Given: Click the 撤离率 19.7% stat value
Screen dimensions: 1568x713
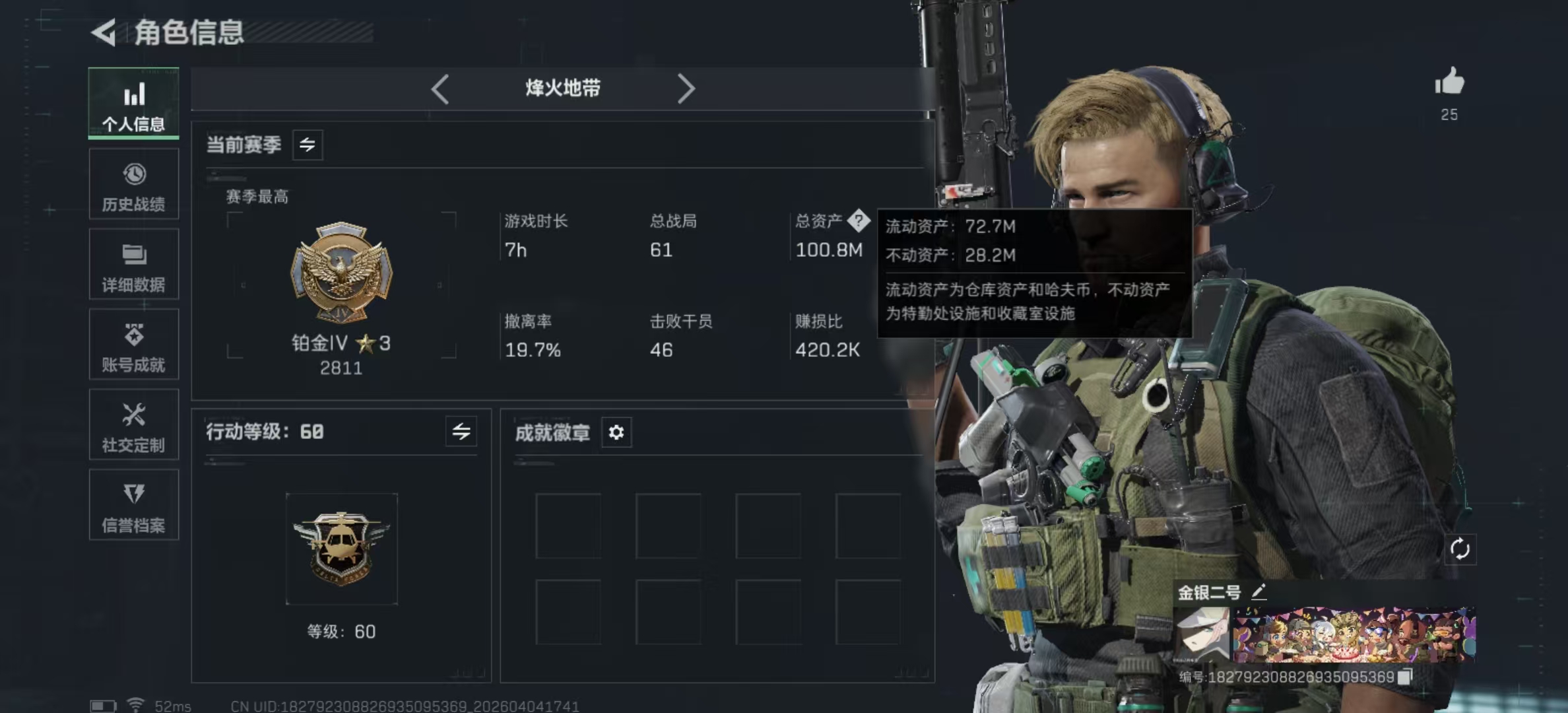Looking at the screenshot, I should pyautogui.click(x=532, y=350).
